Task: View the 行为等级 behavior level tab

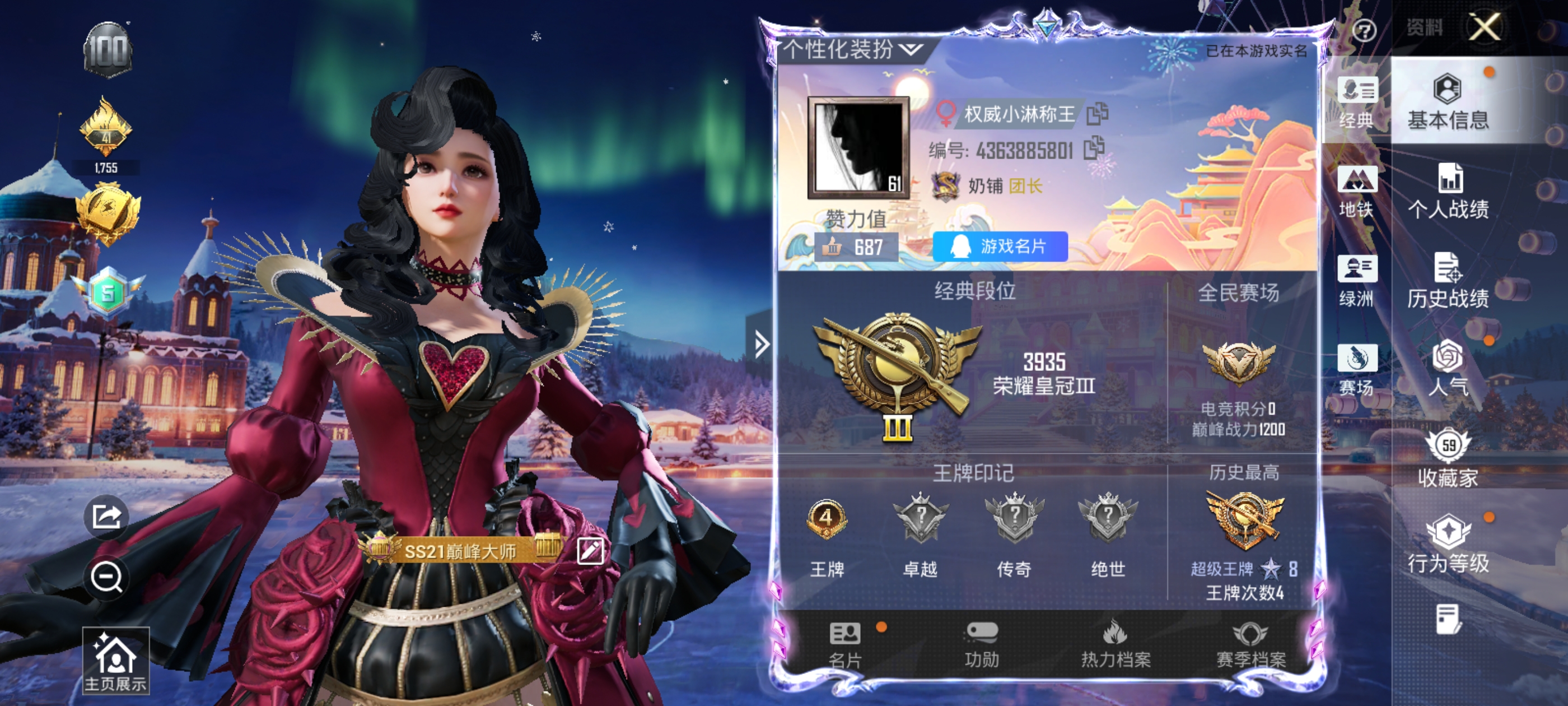Action: [1448, 546]
